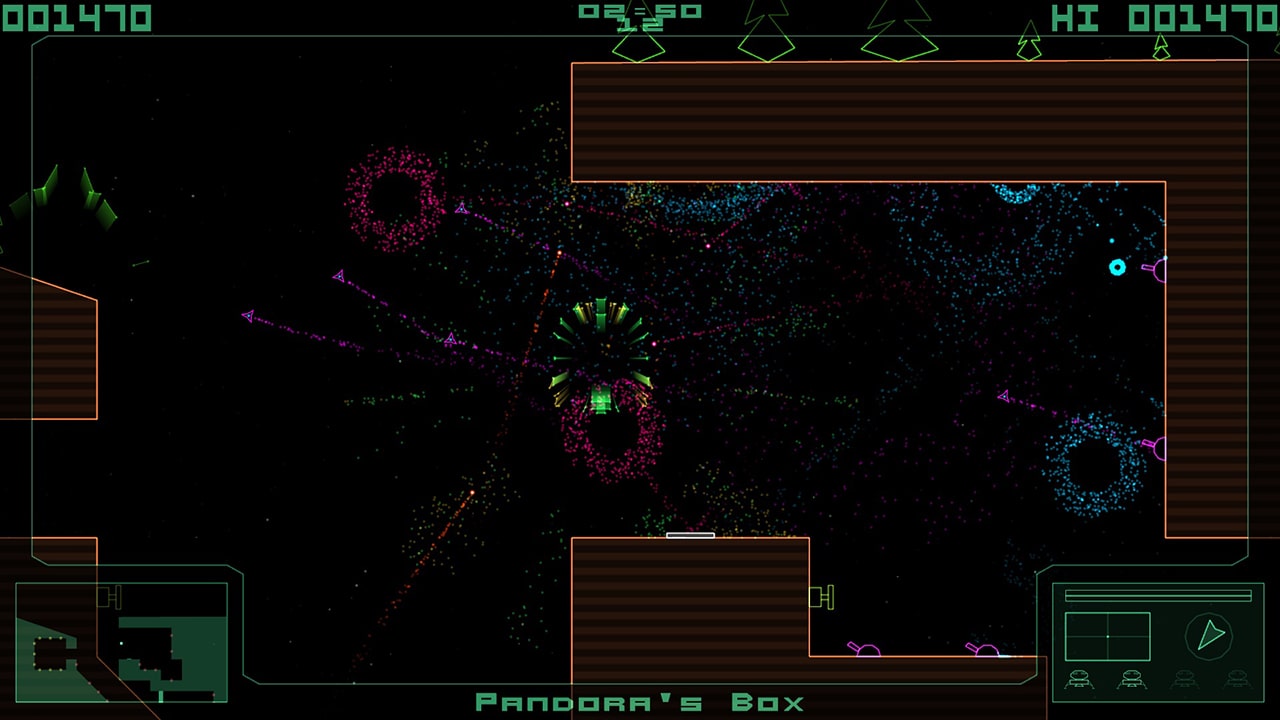Image resolution: width=1280 pixels, height=720 pixels.
Task: Click the HI 001470 high score readout
Action: coord(1160,14)
